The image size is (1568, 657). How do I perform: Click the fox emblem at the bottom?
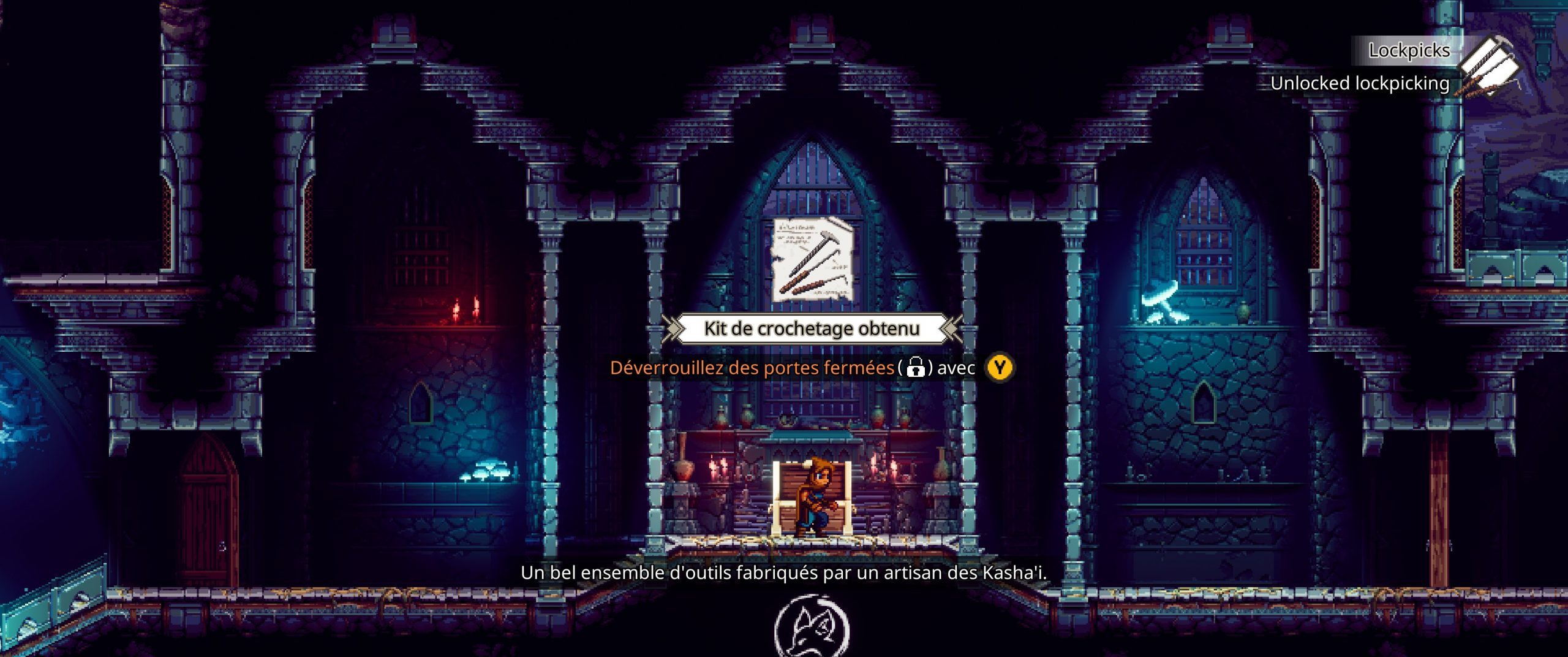pos(812,629)
